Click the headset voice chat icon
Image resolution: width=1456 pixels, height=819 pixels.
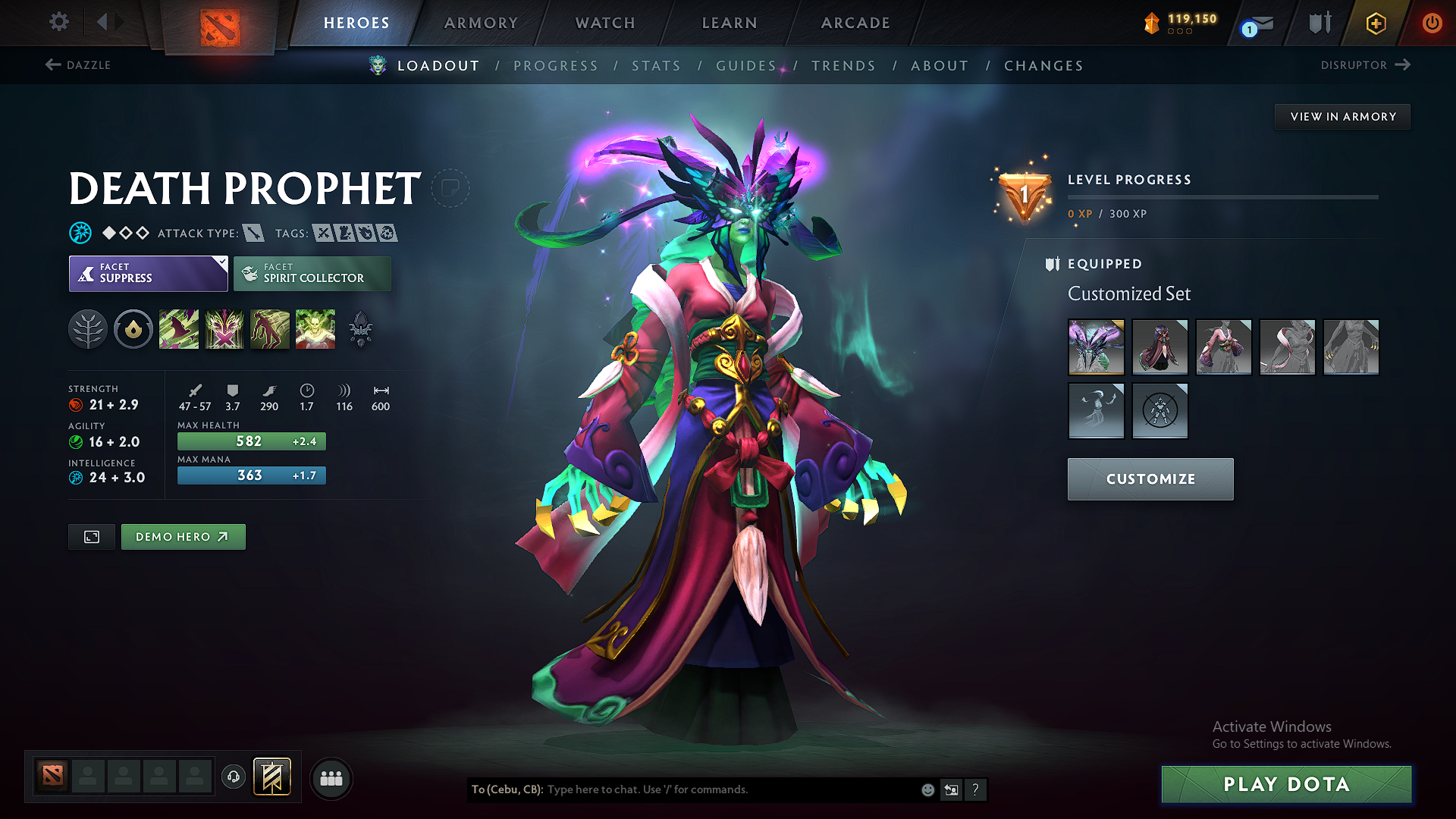234,777
